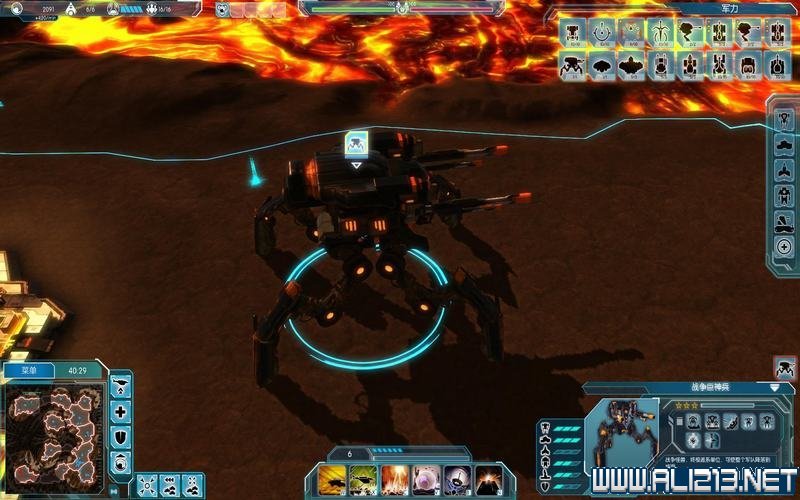Choose the walker mech unit in army panel
800x500 pixels.
(x=573, y=66)
